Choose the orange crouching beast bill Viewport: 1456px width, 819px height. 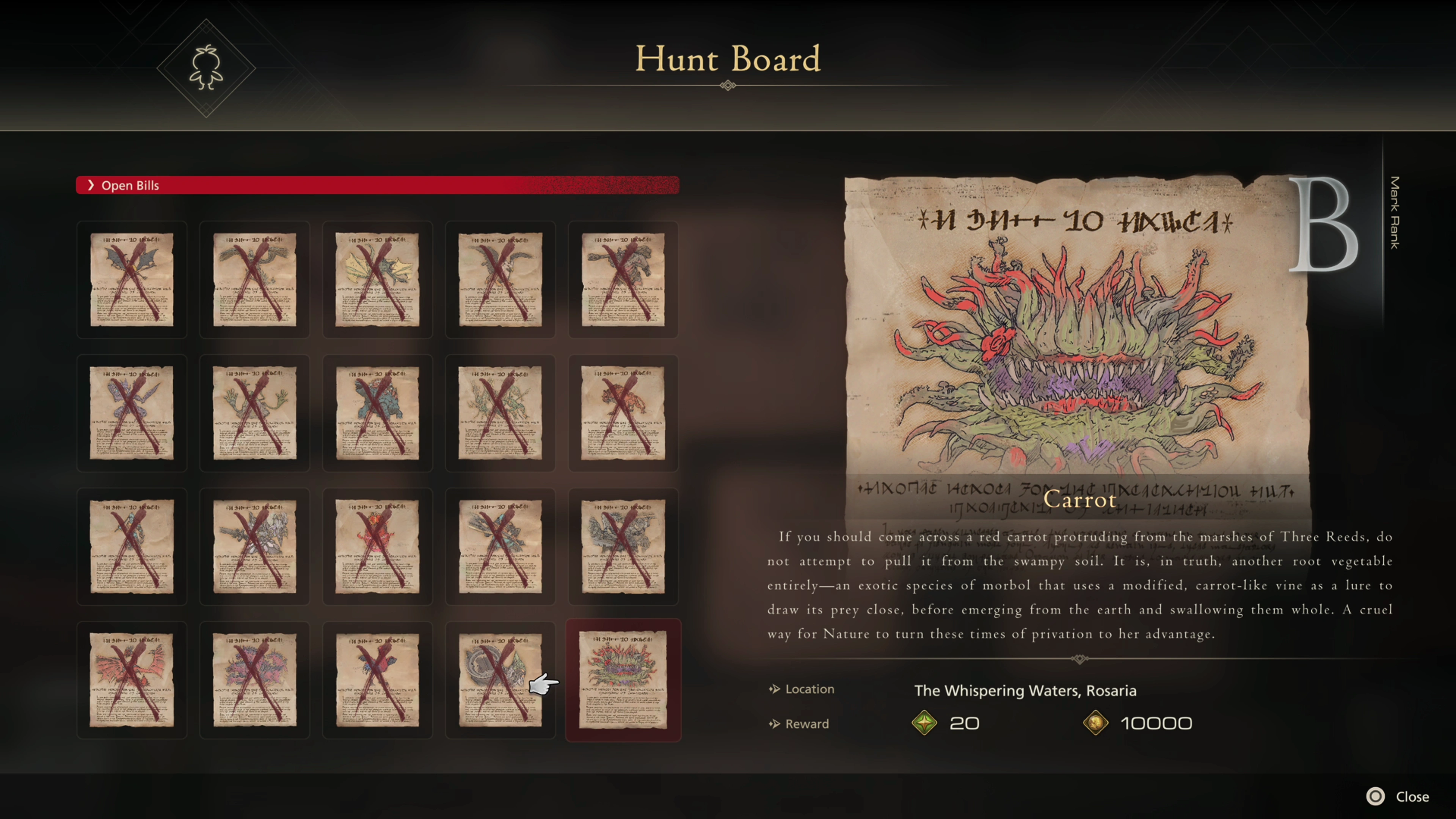click(623, 413)
